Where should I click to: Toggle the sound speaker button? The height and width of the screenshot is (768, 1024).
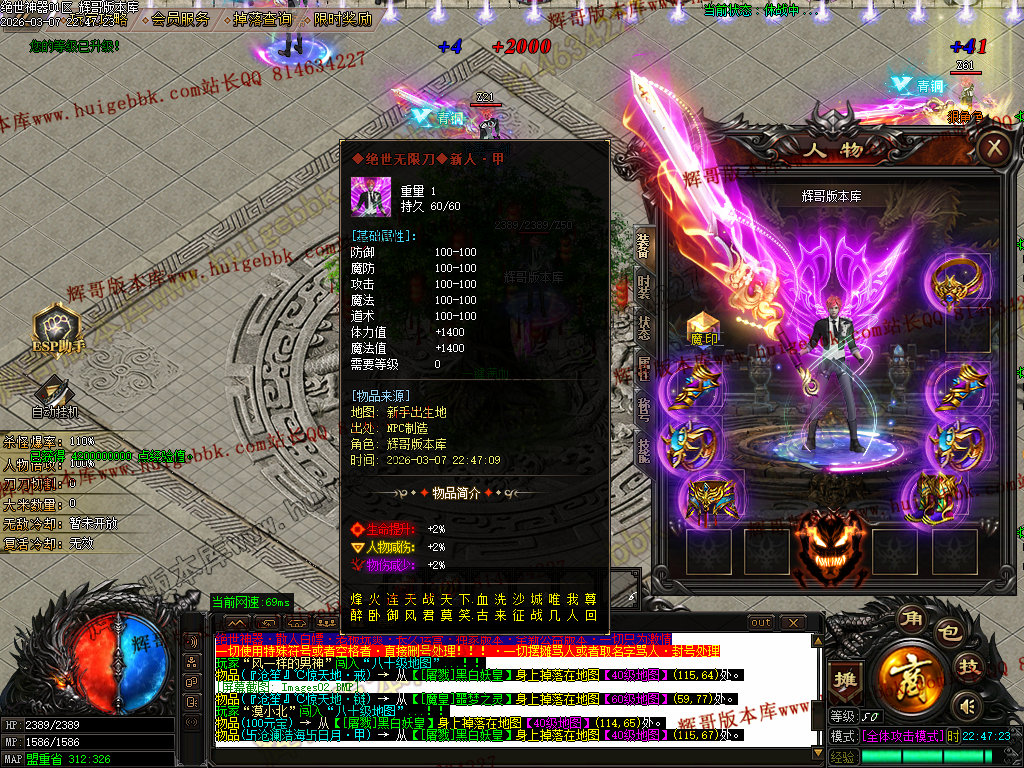coord(966,708)
